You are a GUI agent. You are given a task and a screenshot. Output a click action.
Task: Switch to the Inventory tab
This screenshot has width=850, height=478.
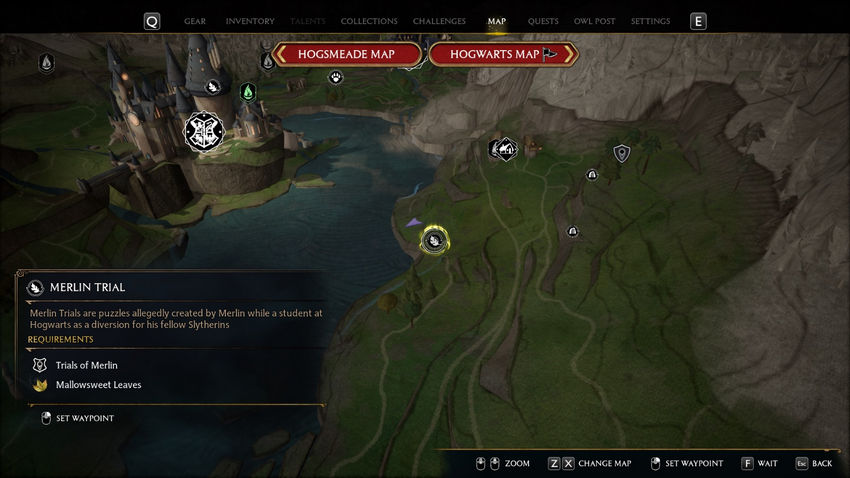tap(250, 21)
